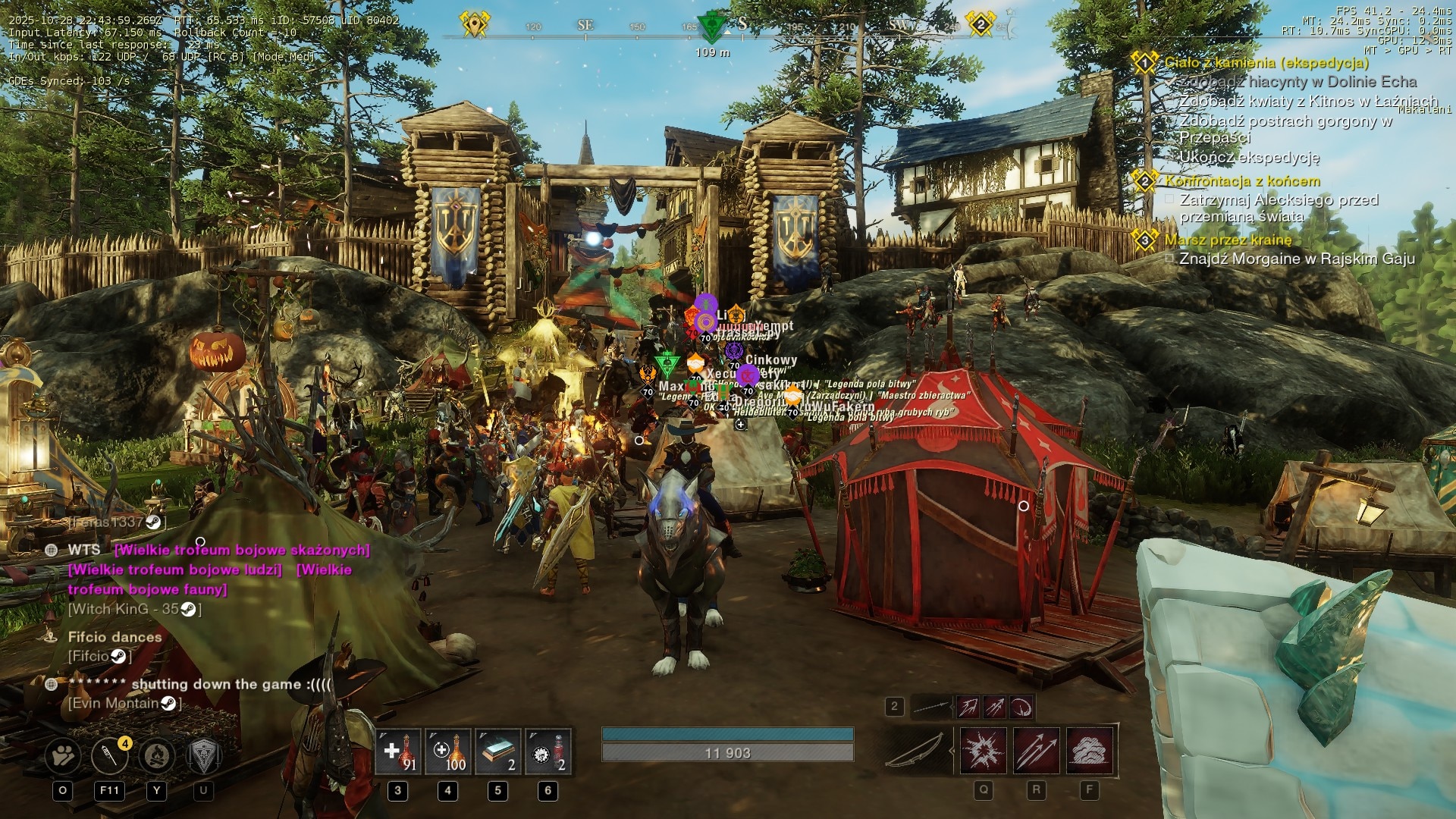Click player name Evin Montain in chat
Viewport: 1456px width, 819px height.
[115, 704]
